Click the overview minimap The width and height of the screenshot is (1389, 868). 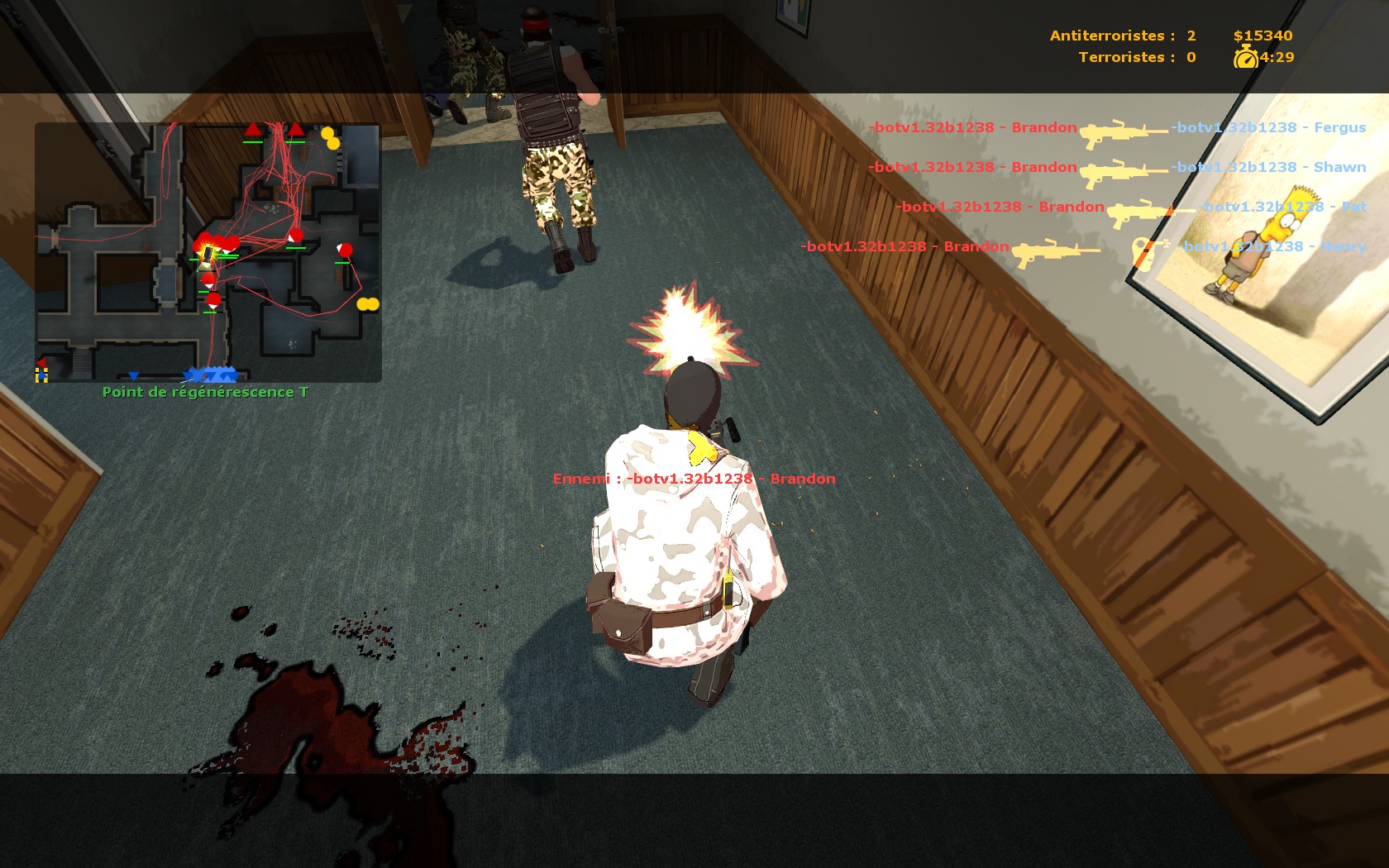208,252
